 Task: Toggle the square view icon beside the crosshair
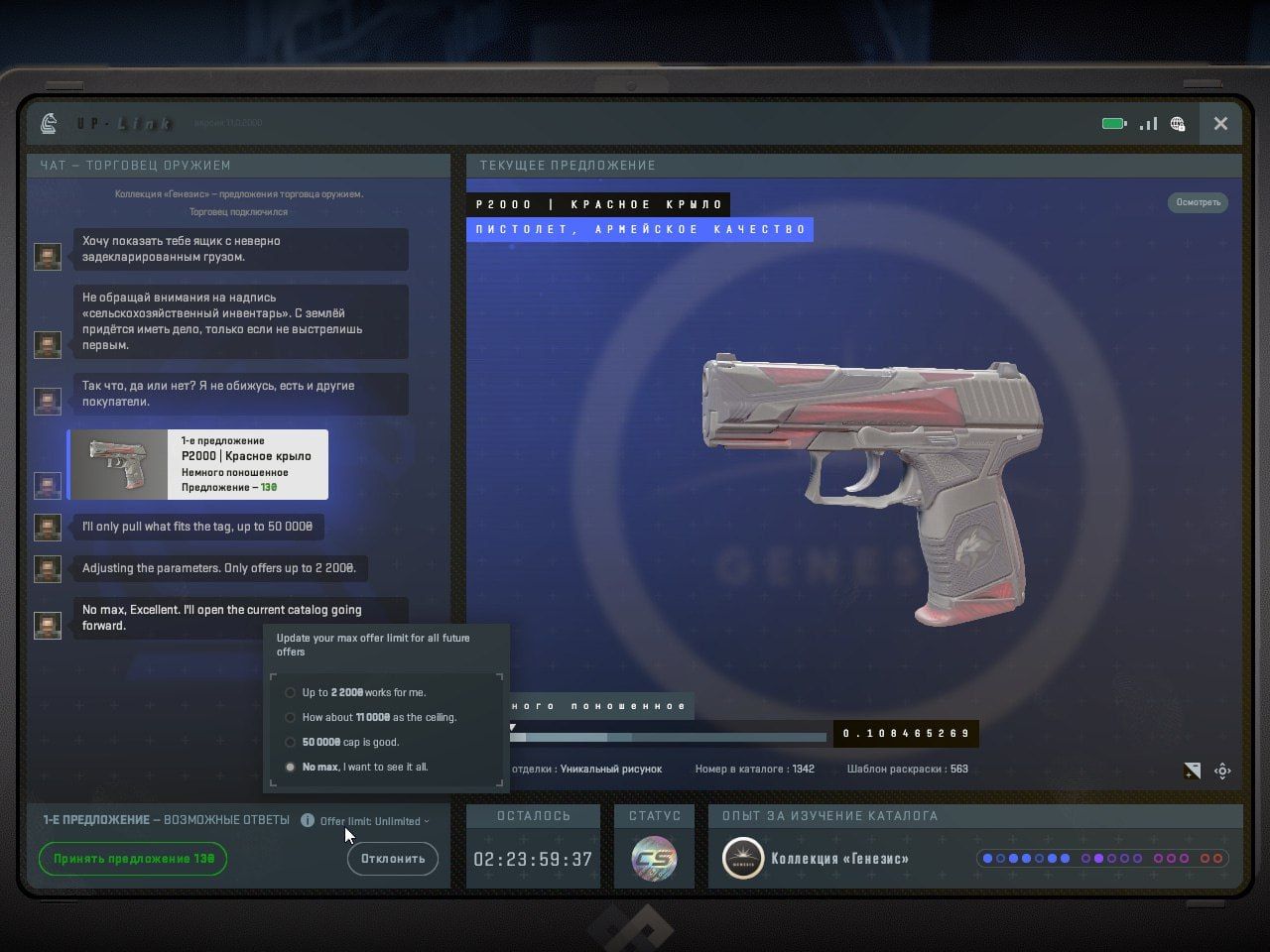coord(1193,771)
